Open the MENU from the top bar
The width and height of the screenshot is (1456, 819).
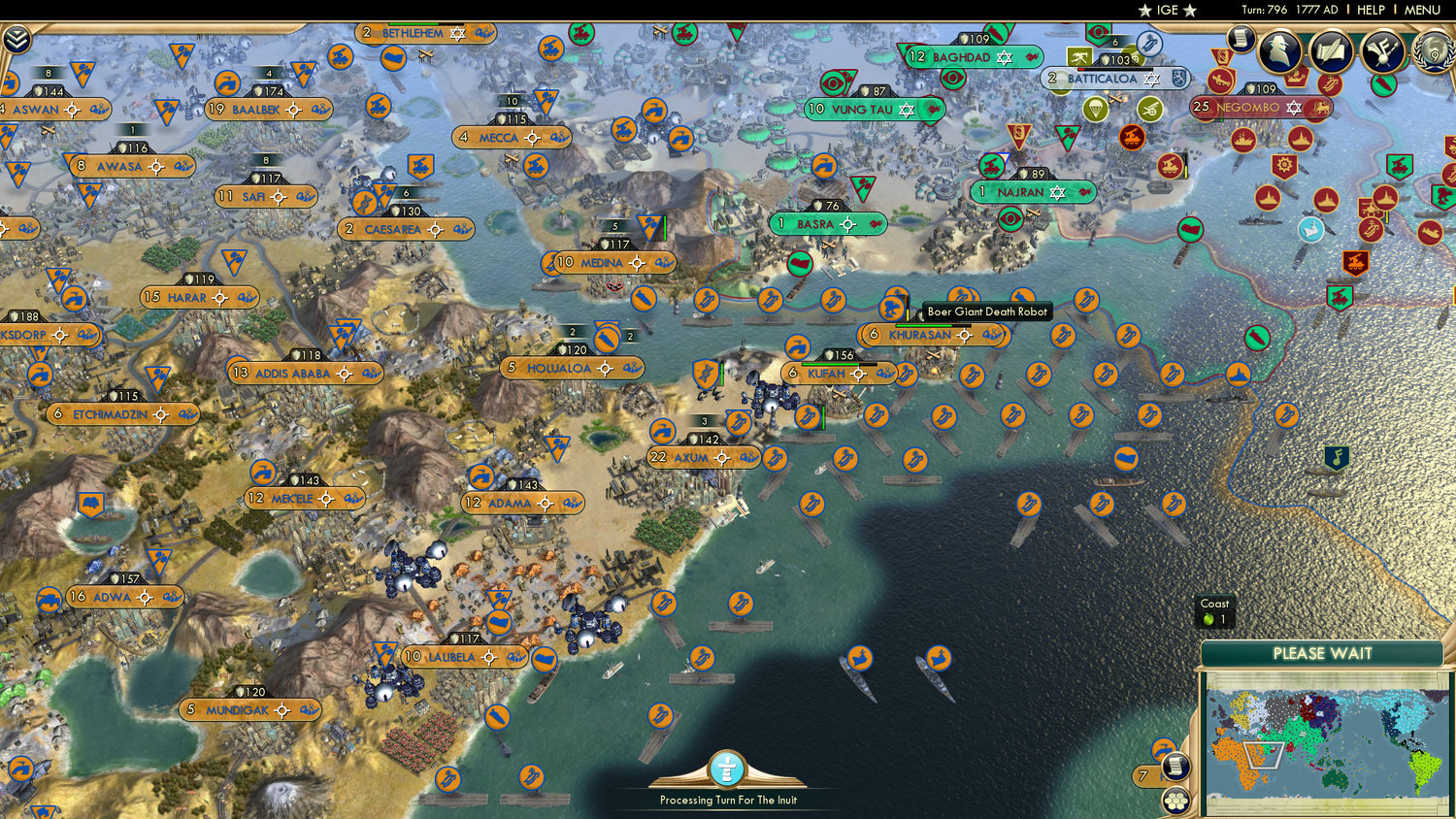click(1421, 11)
